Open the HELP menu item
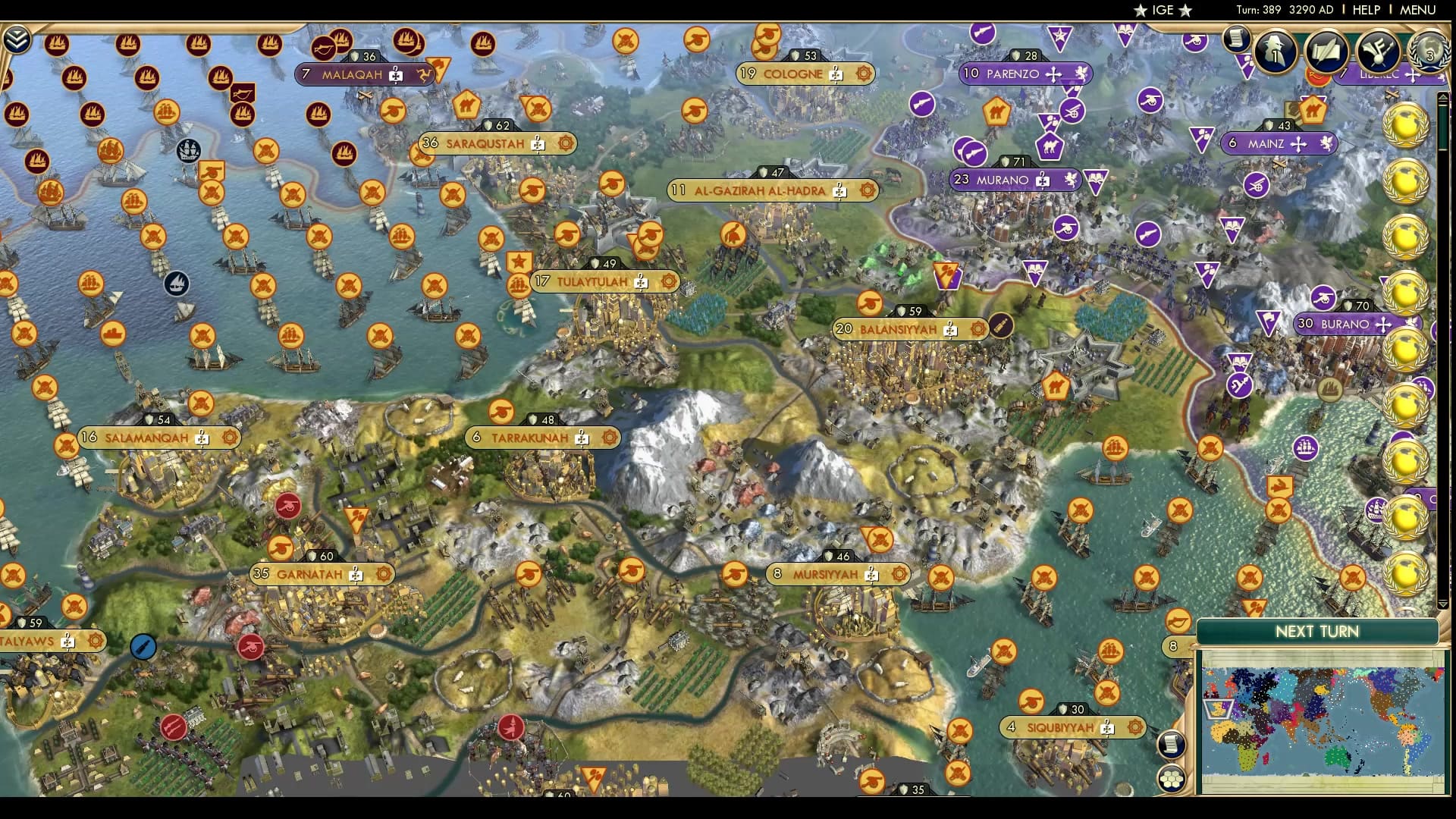This screenshot has width=1456, height=819. point(1365,10)
